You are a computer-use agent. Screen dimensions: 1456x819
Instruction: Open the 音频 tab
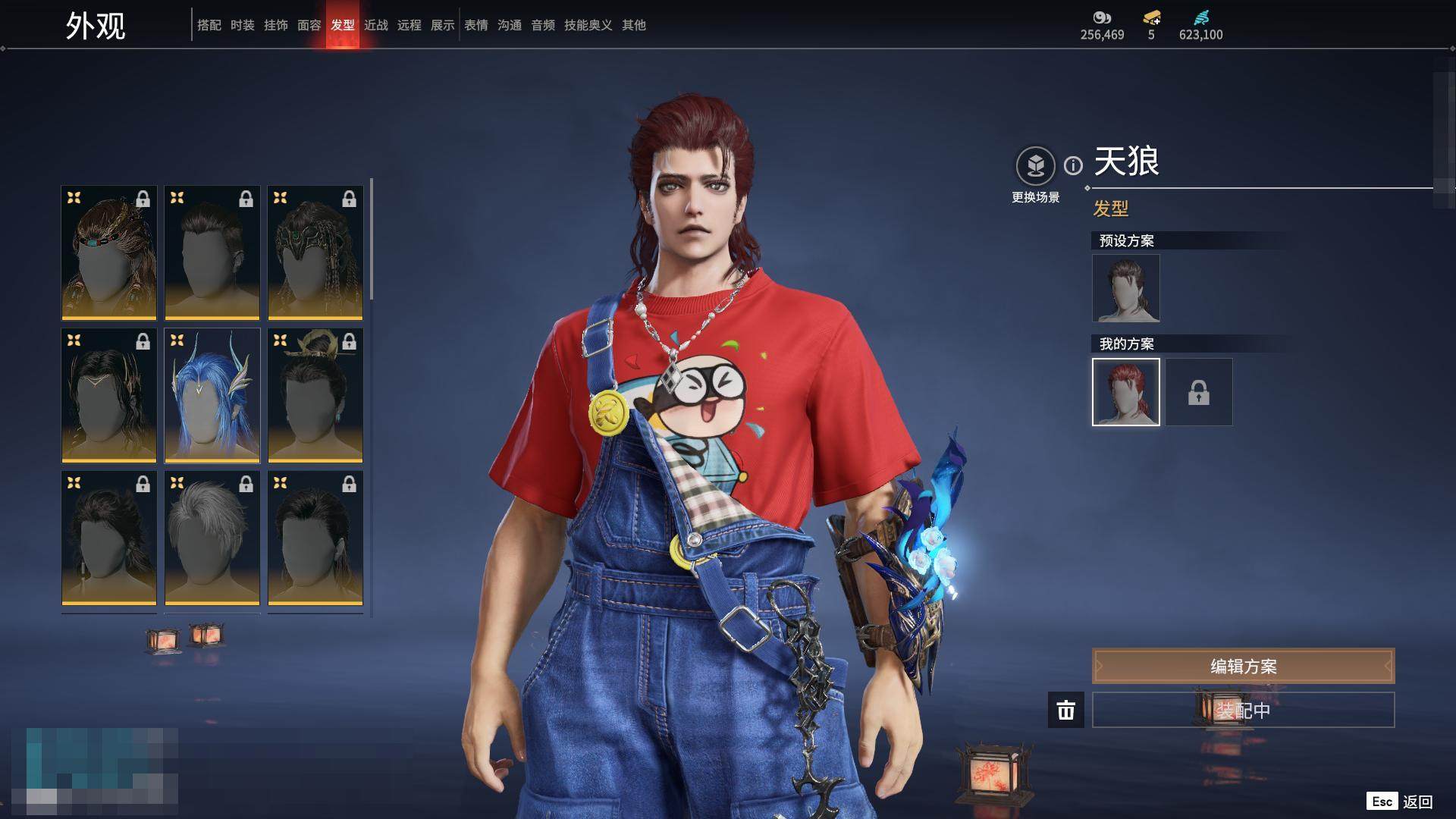[x=542, y=25]
